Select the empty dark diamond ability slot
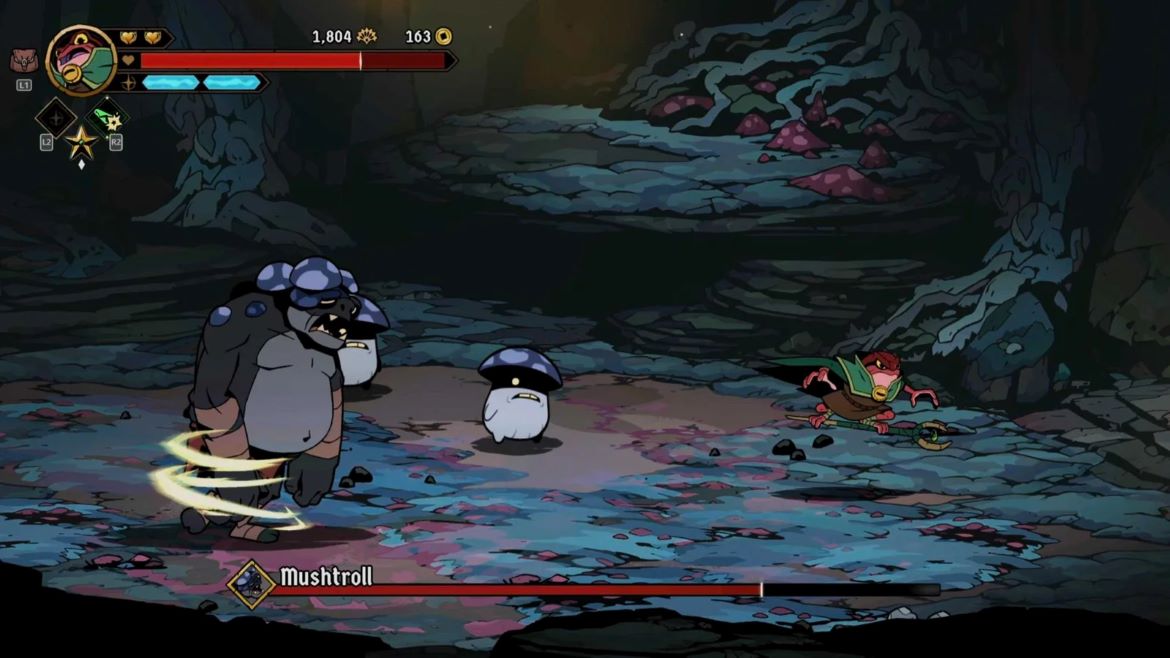 54,117
